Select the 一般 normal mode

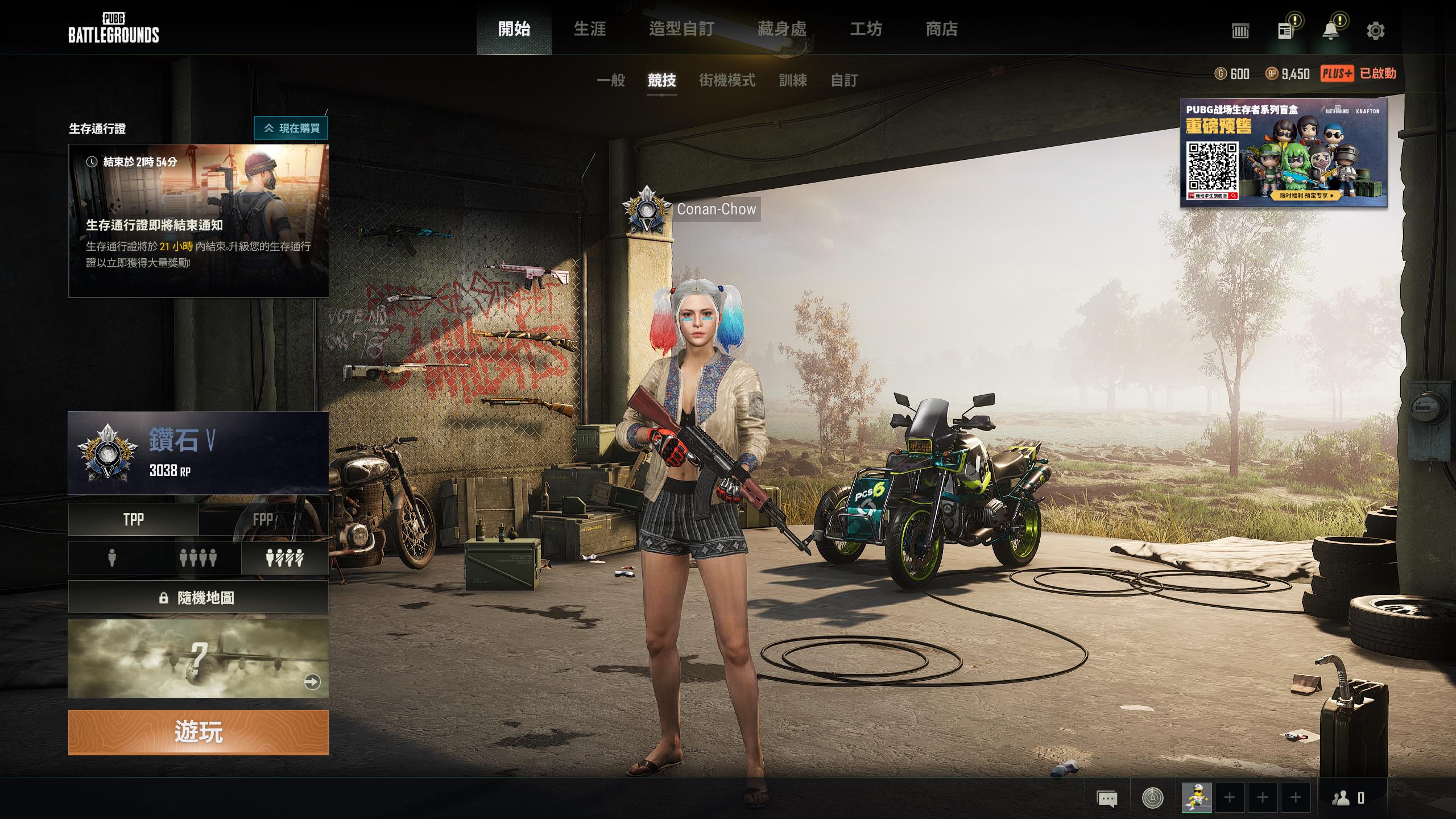click(x=611, y=81)
